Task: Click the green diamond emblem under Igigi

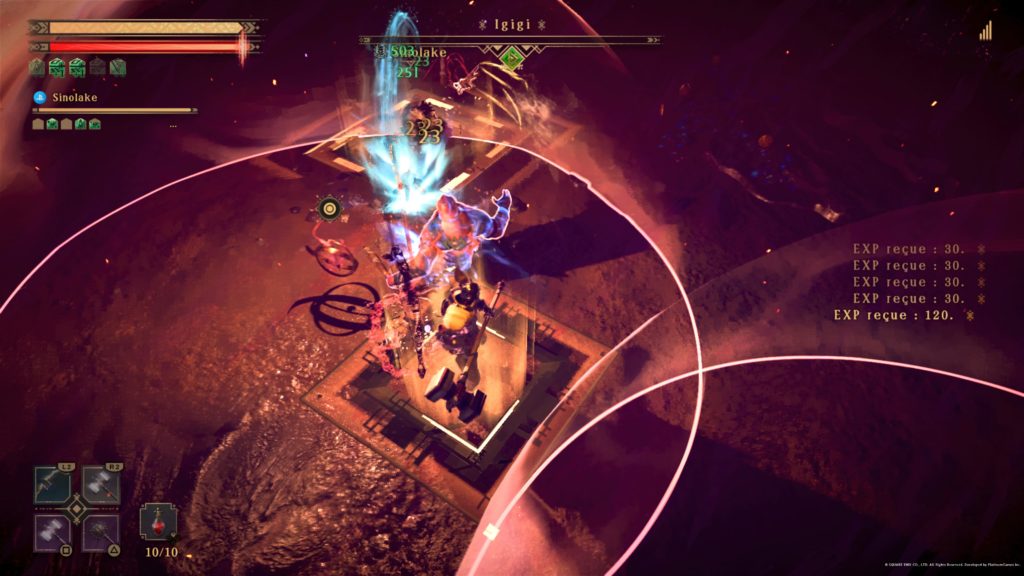Action: (x=512, y=58)
